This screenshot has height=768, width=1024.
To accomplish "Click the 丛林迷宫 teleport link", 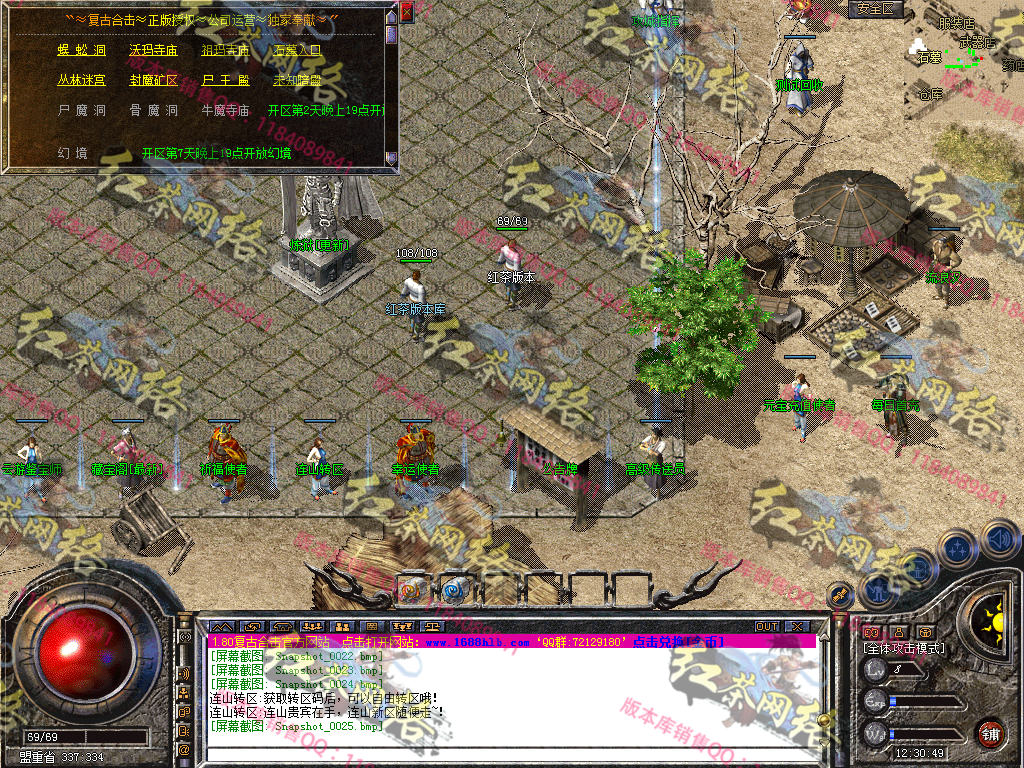I will pyautogui.click(x=81, y=79).
